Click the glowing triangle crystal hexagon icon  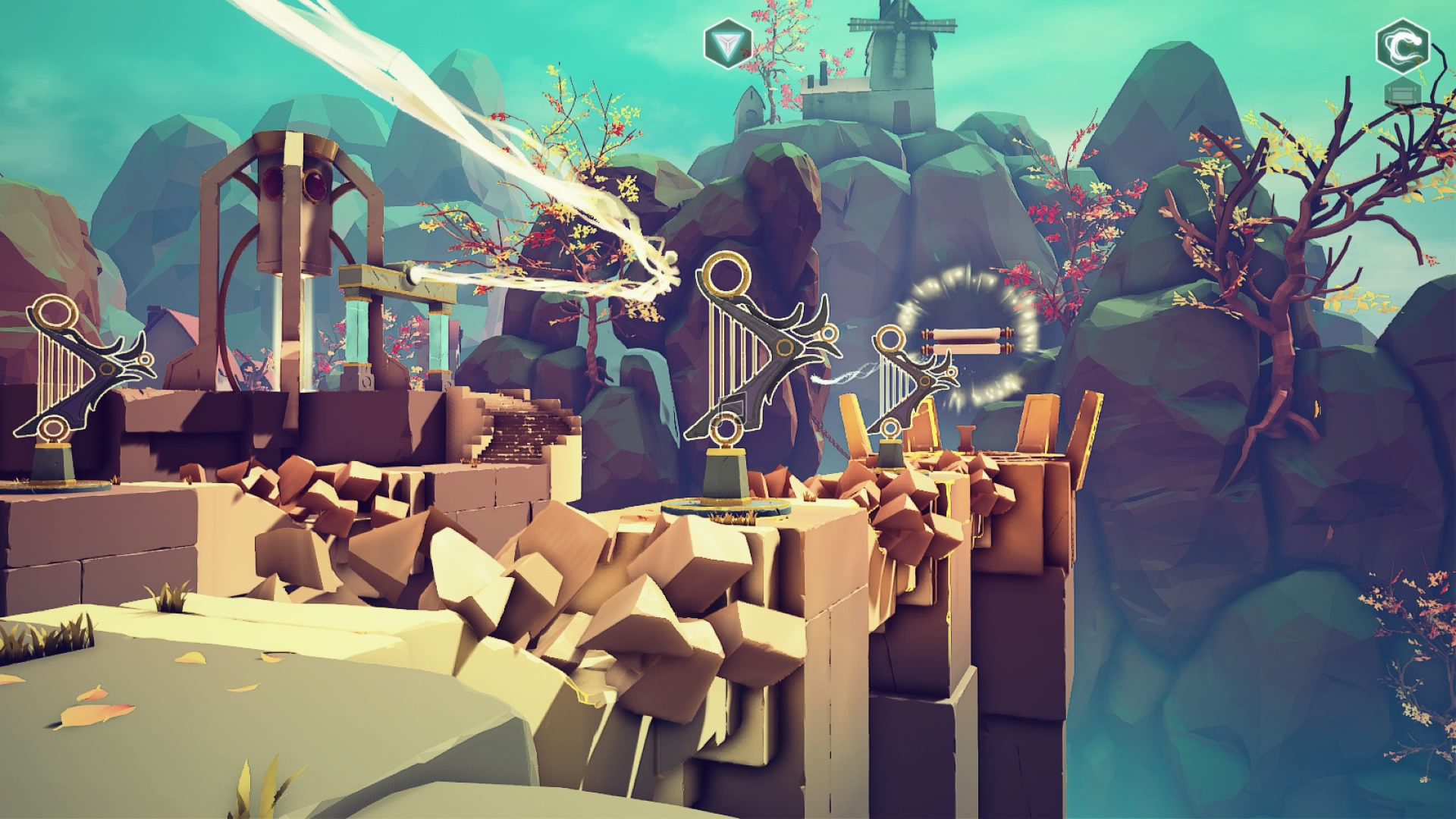[x=727, y=45]
